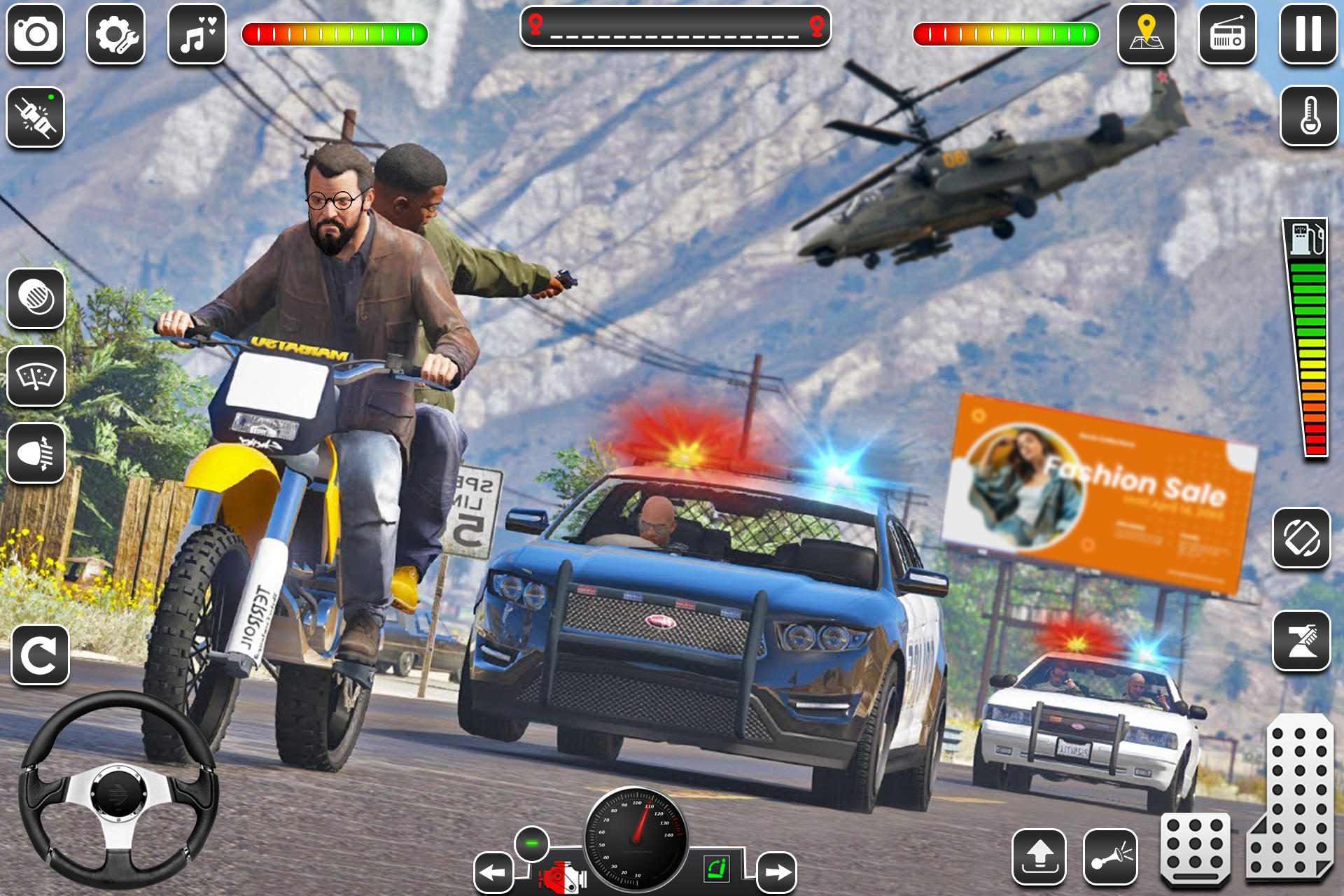Toggle the in-game music
Viewport: 1344px width, 896px height.
[196, 33]
